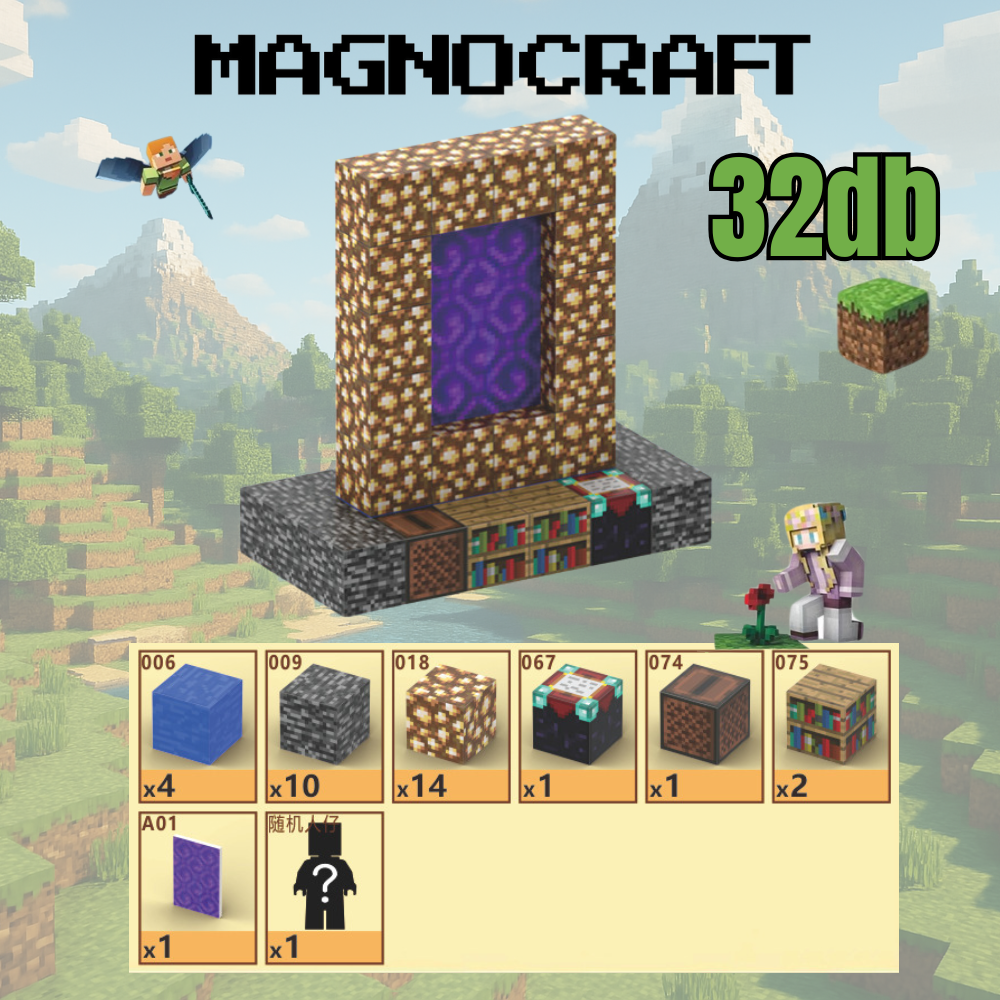
Task: Click the note block slot 074
Action: coord(704,726)
